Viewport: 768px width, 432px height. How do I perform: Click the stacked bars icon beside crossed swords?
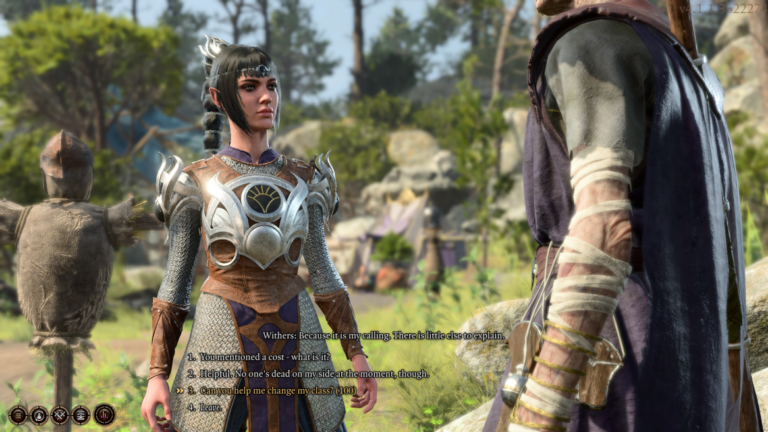[x=81, y=414]
